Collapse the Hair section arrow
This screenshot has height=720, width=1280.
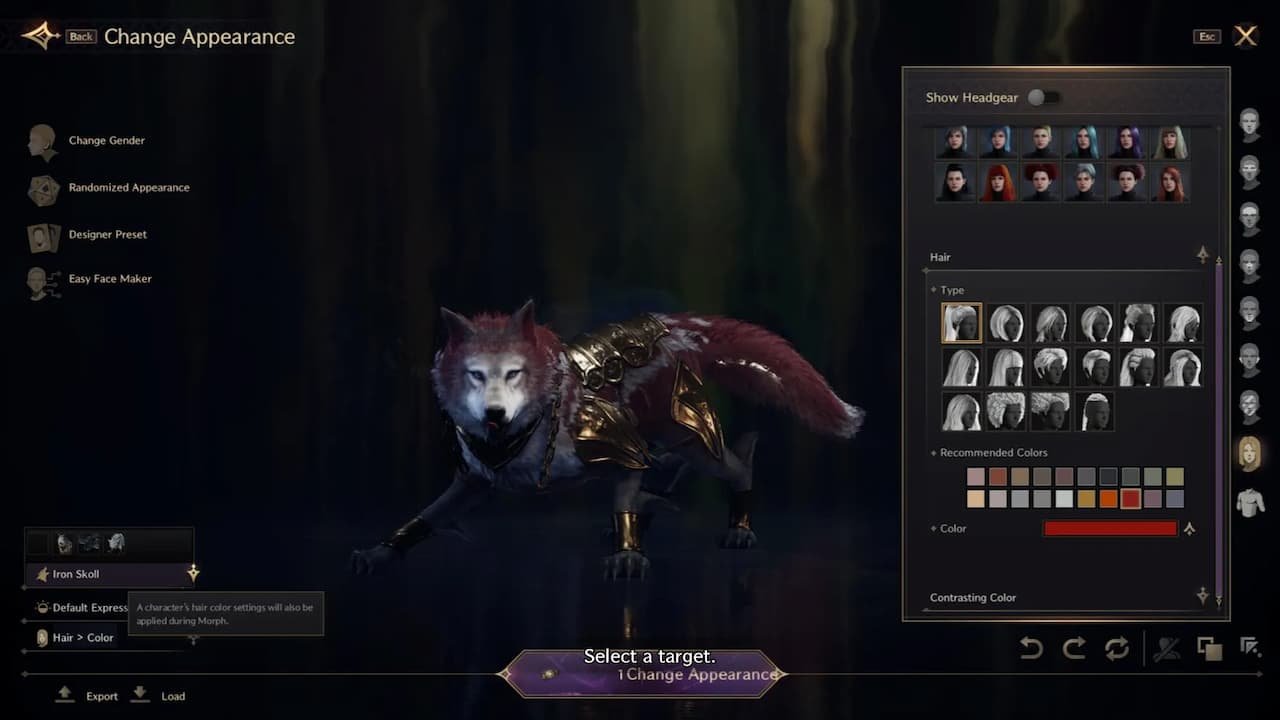click(x=1203, y=255)
